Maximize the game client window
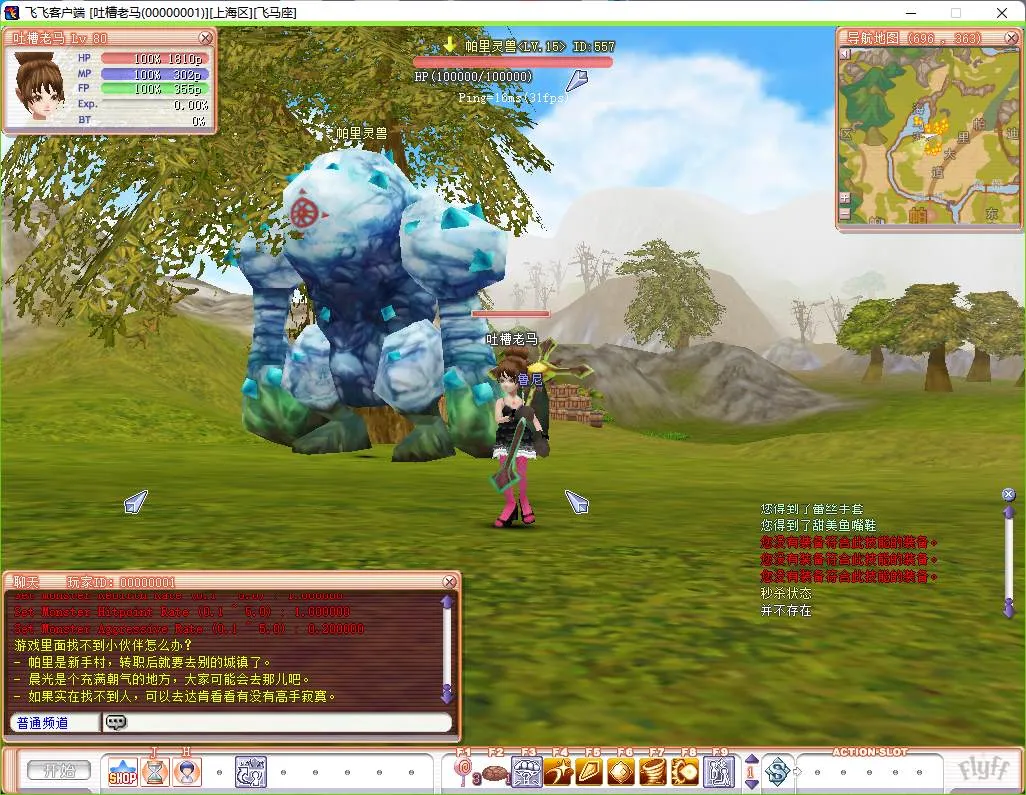This screenshot has height=795, width=1026. click(x=955, y=13)
